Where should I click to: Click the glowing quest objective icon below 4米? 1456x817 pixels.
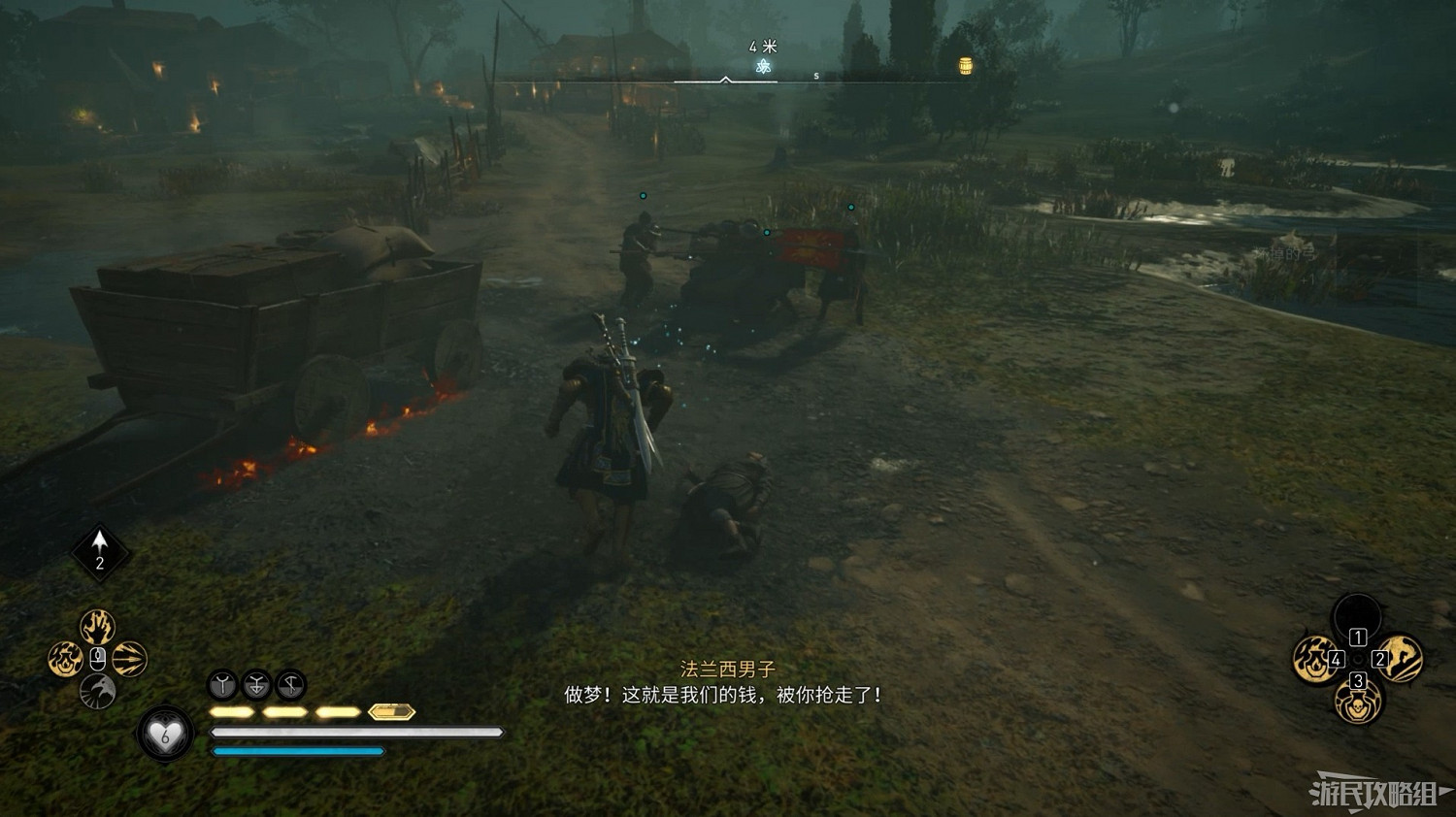[x=763, y=68]
